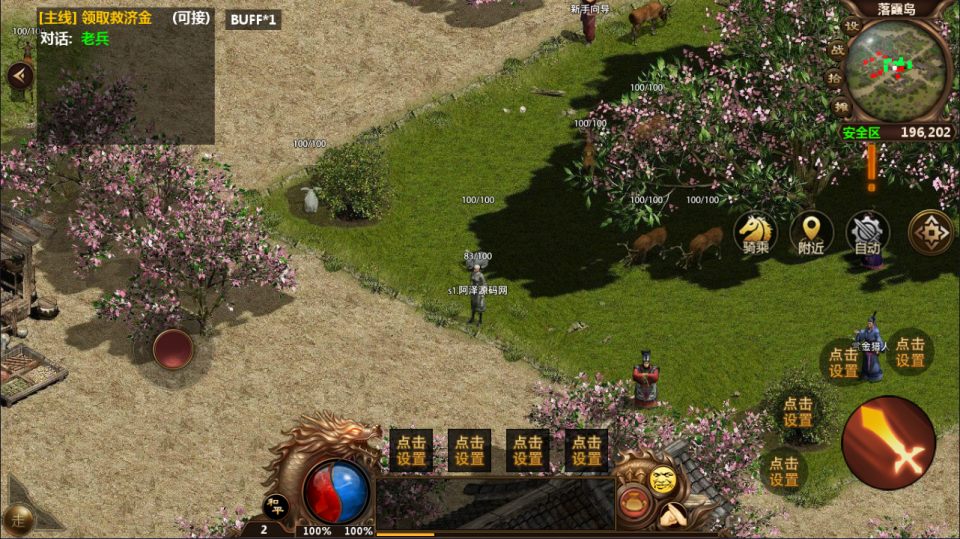Screen dimensions: 960x539
Task: Tap the 拾 pickup button beside the minimap
Action: tap(835, 78)
